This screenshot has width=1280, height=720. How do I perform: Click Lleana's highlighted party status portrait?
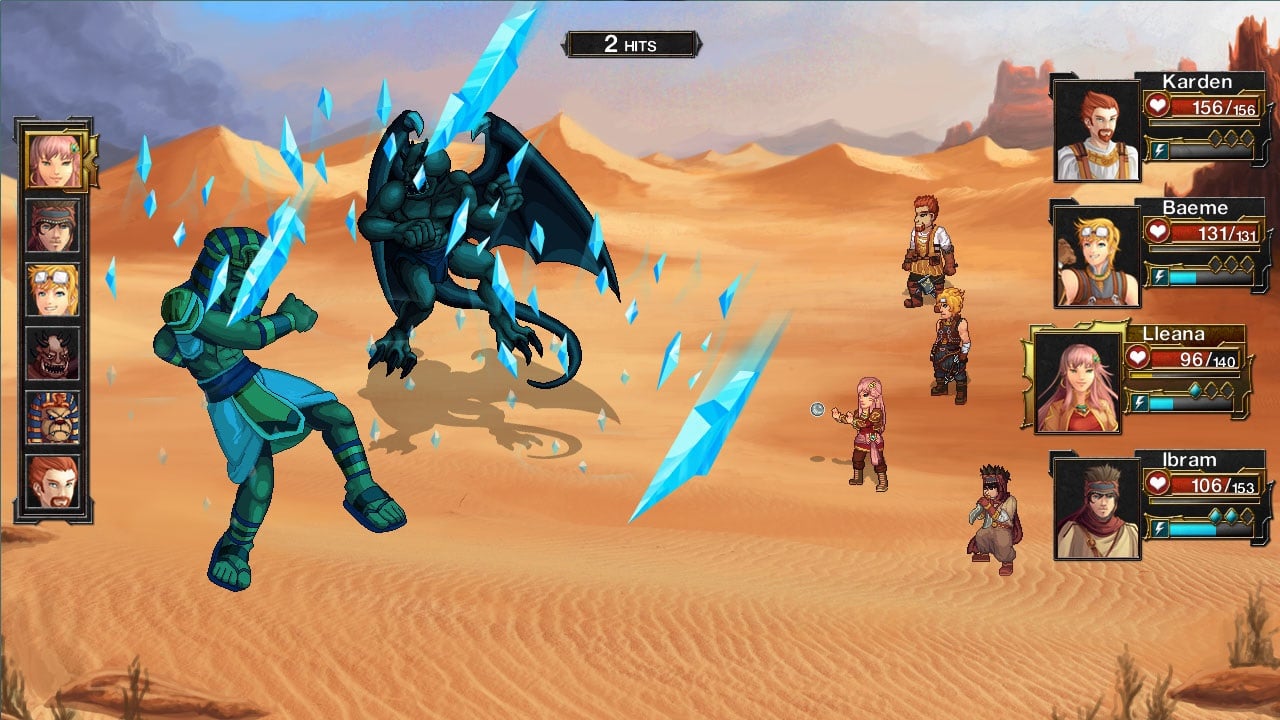(1077, 382)
